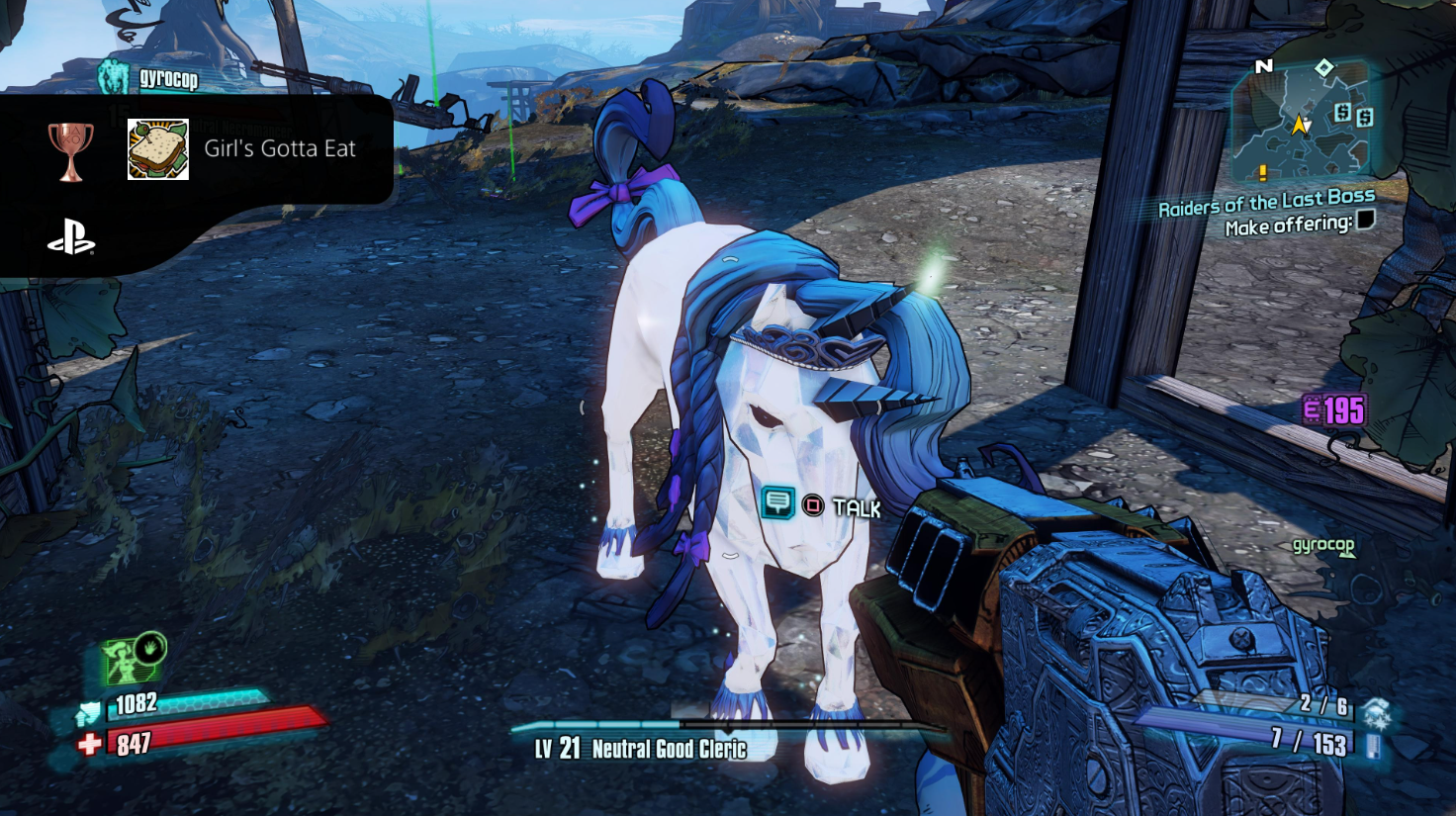Select the Raiders of the Last Boss quest tracker
Image resolution: width=1456 pixels, height=816 pixels.
click(x=1266, y=203)
